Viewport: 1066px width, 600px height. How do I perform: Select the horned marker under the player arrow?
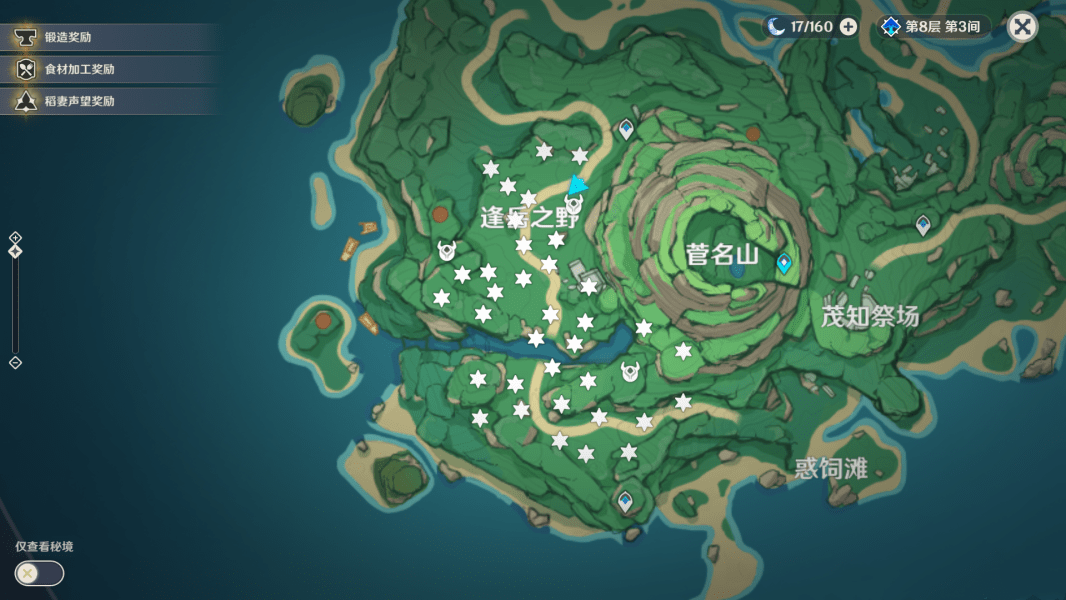[x=574, y=205]
